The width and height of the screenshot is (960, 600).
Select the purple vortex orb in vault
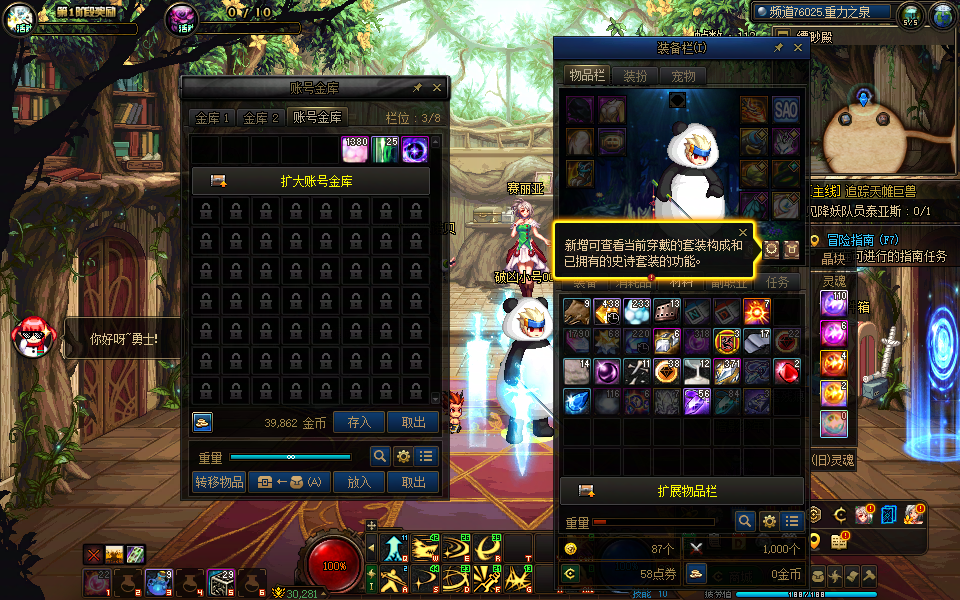pos(415,150)
